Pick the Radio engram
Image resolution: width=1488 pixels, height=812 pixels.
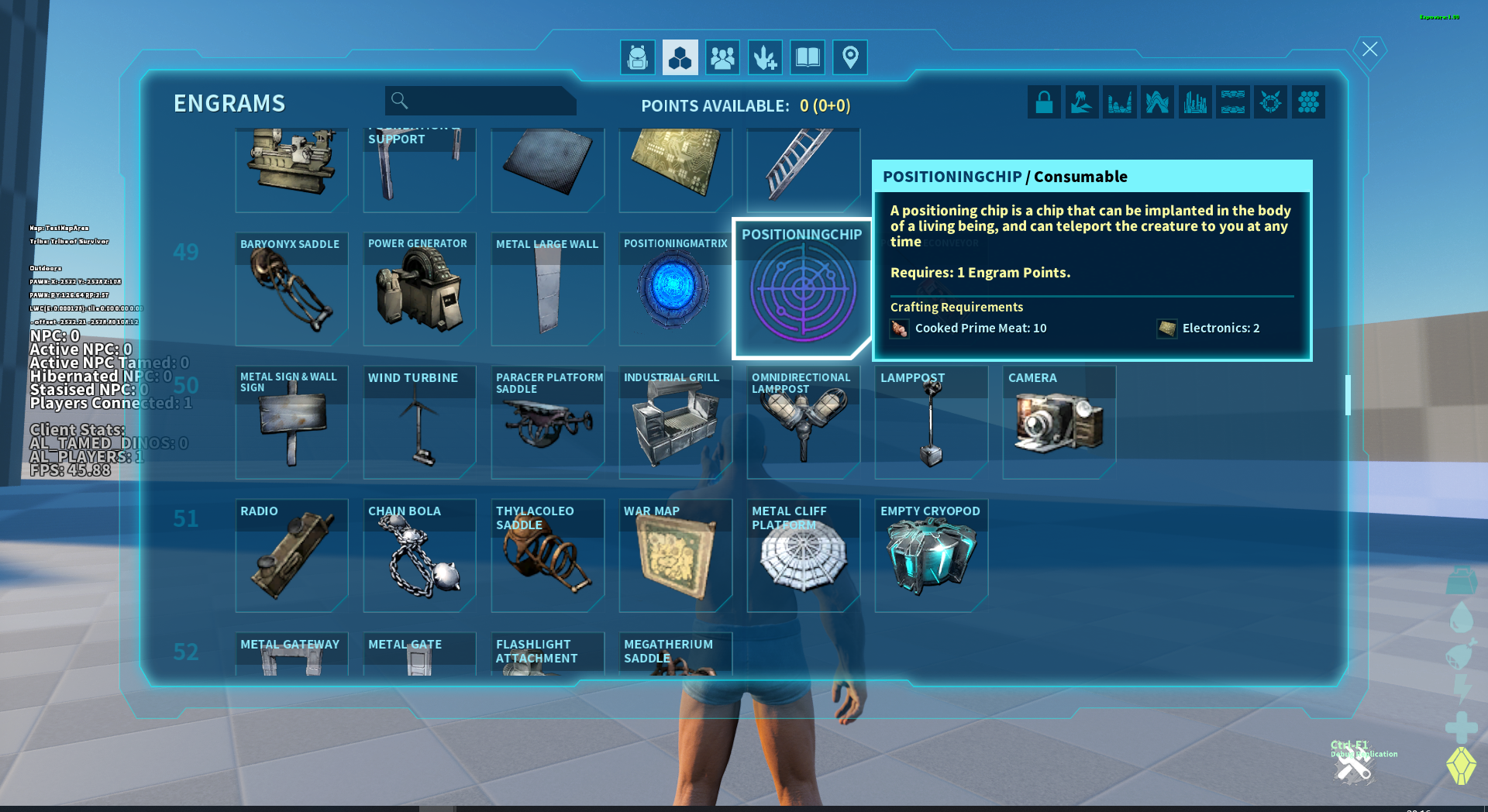pos(291,556)
